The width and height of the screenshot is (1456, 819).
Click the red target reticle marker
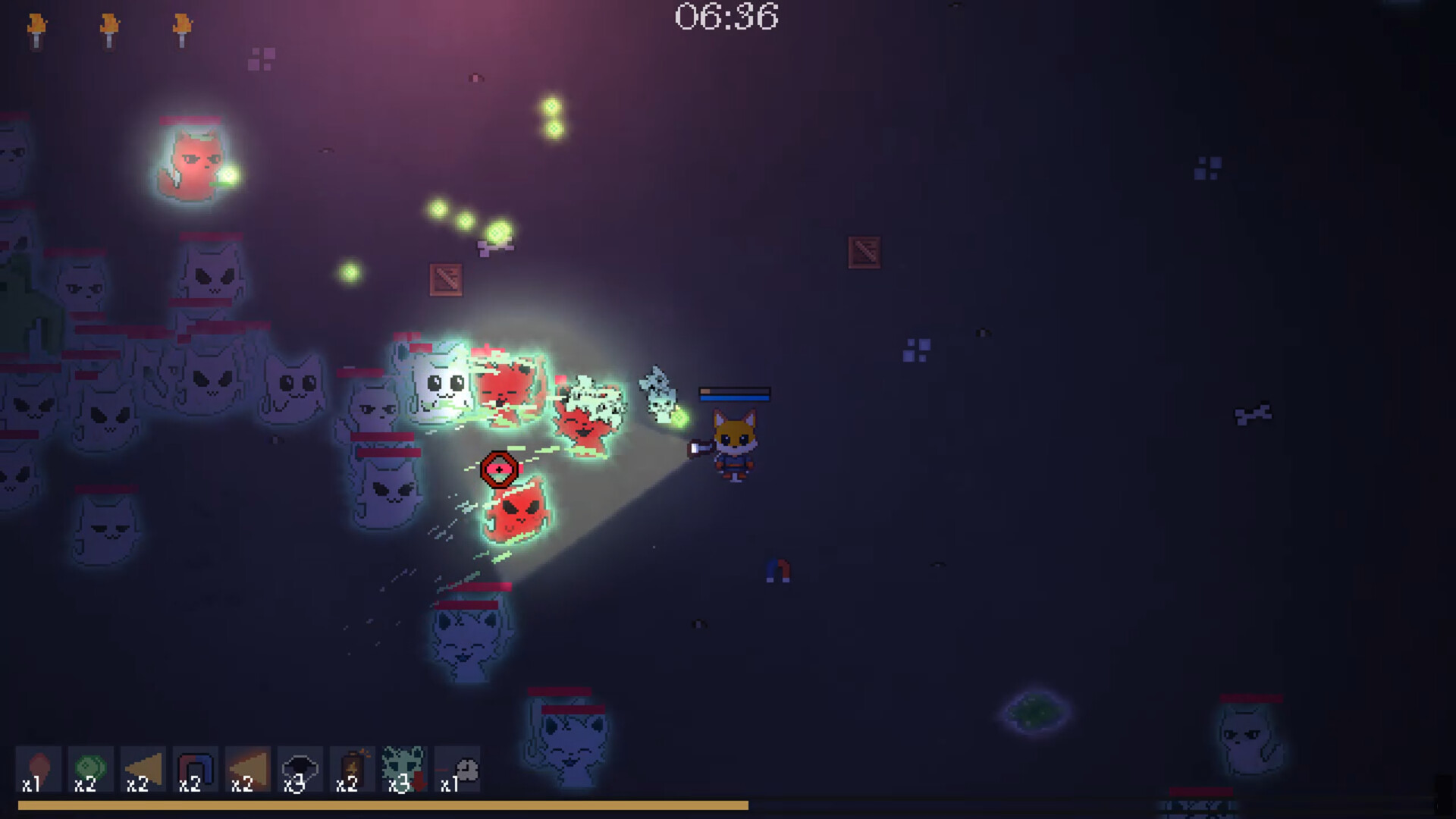coord(500,469)
